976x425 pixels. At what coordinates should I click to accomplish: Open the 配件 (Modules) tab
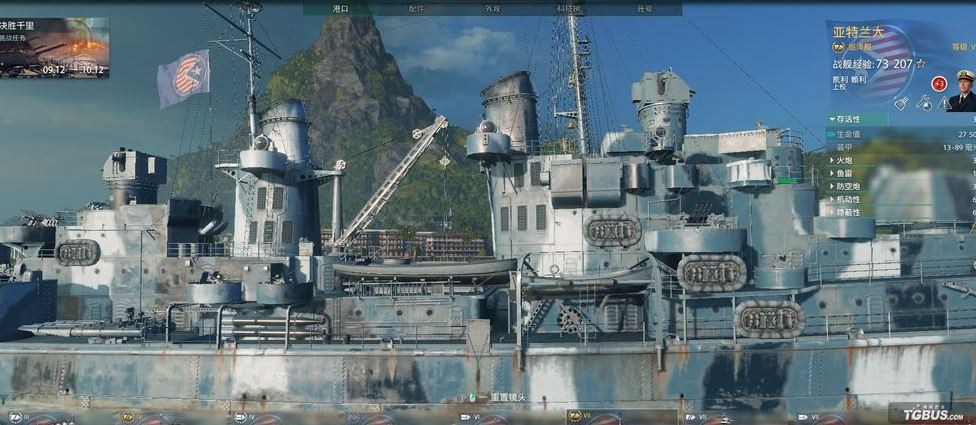pos(416,8)
